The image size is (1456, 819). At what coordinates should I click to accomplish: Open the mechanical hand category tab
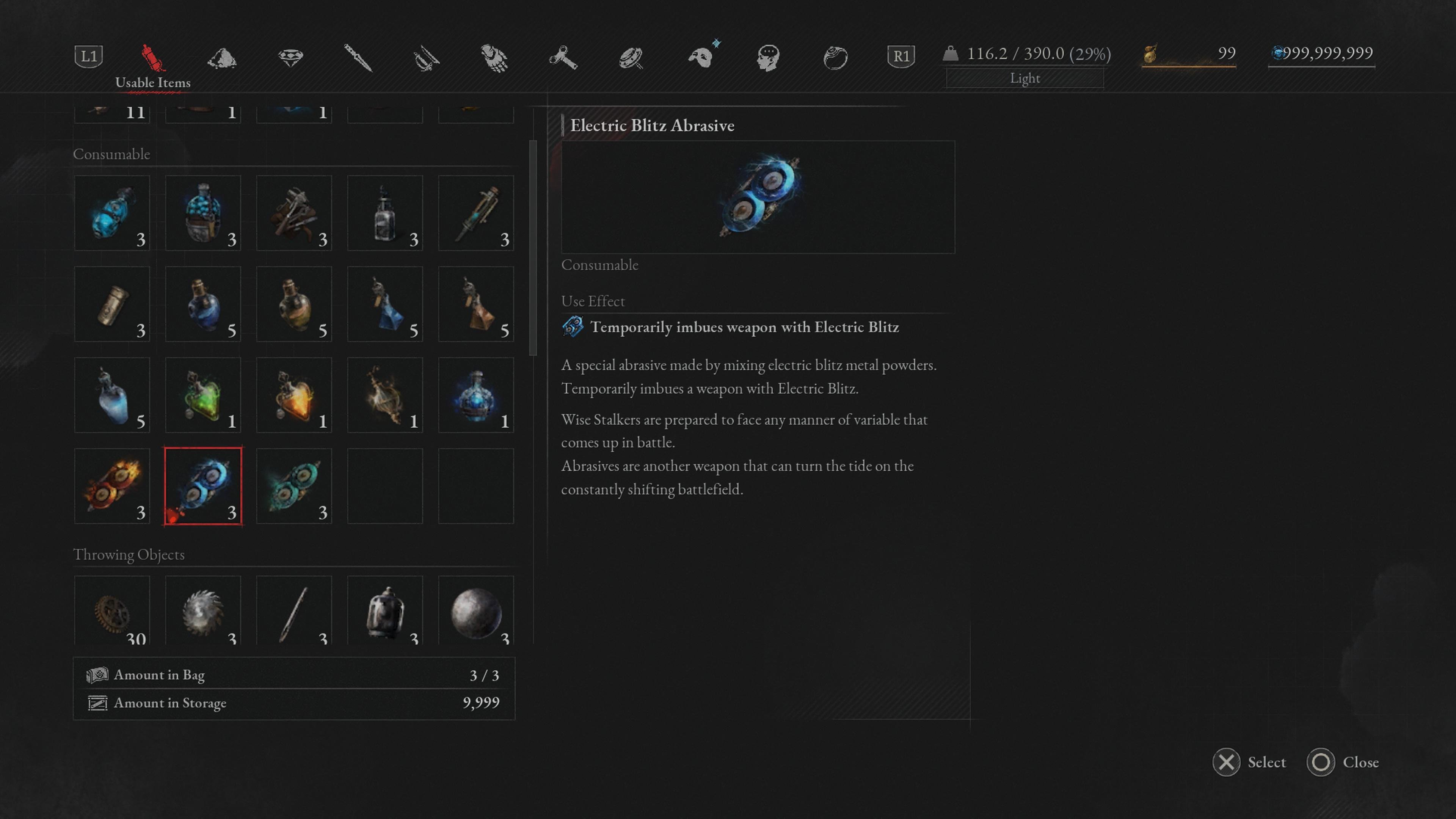pos(494,57)
